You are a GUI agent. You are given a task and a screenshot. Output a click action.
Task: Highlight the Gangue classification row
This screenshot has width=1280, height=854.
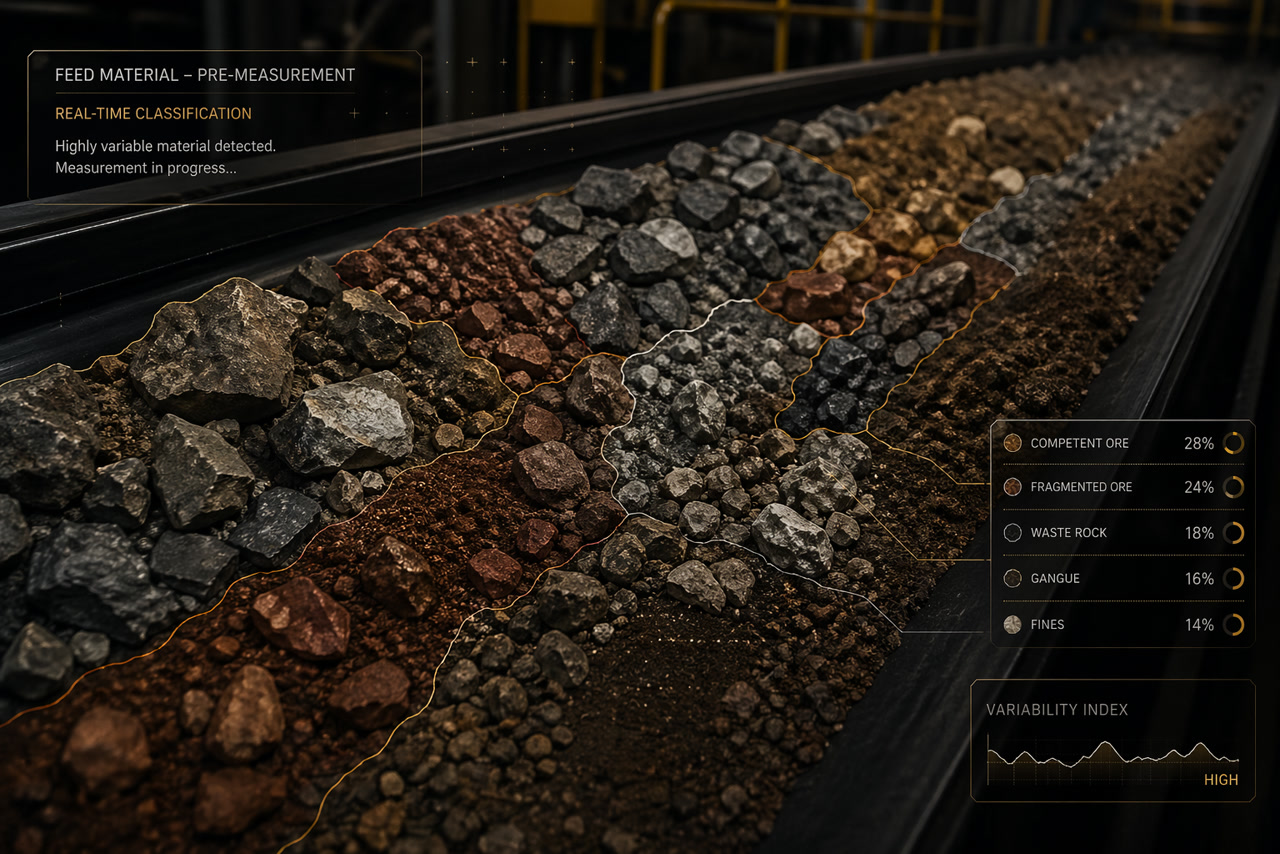click(1122, 579)
